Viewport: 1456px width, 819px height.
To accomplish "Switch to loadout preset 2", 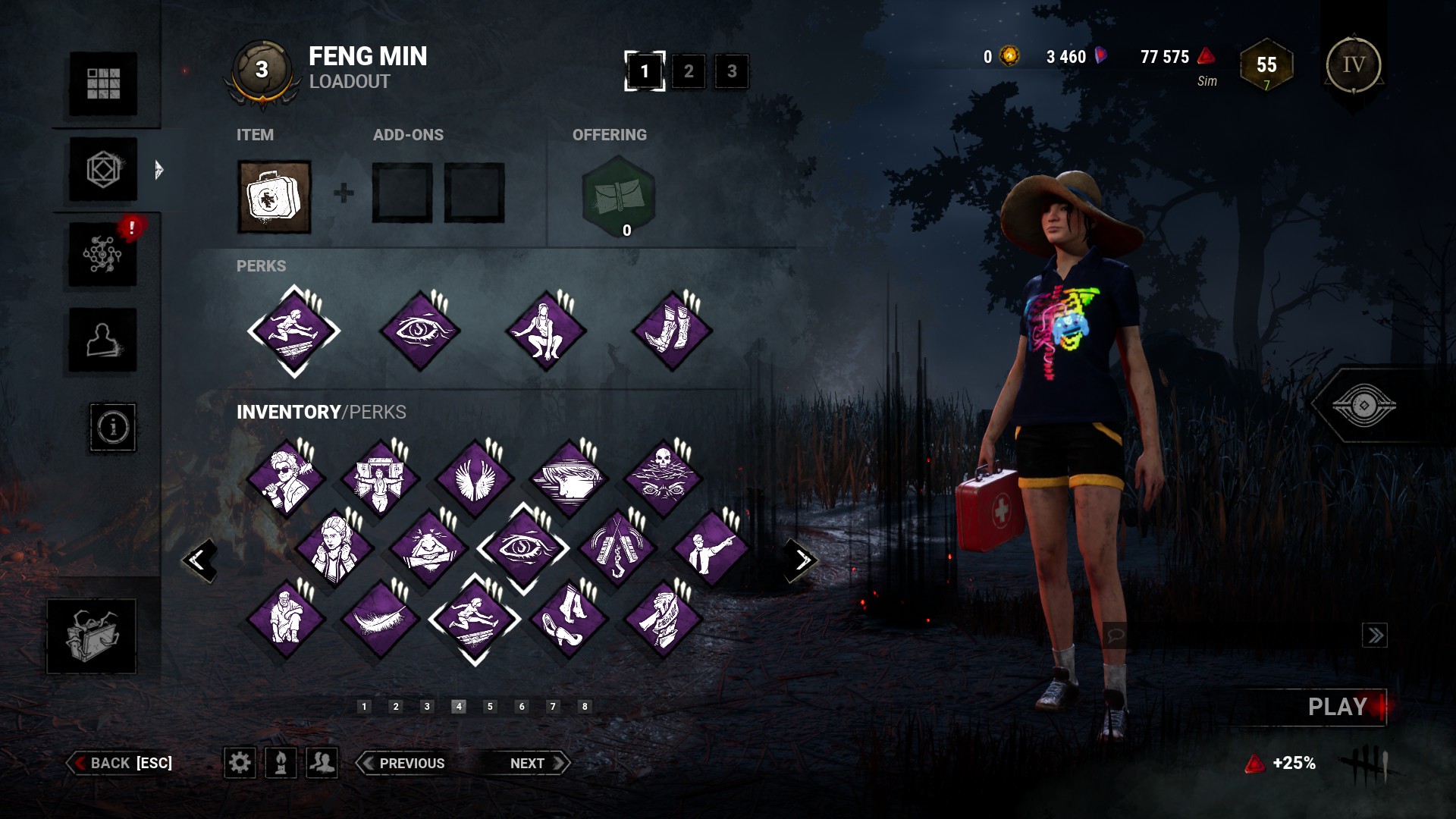I will tap(689, 71).
